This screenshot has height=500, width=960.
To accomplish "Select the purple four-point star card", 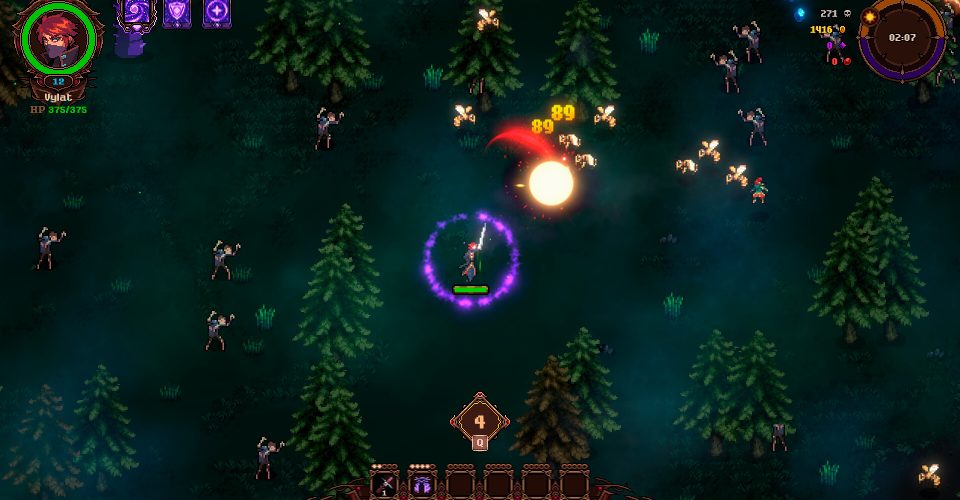I will pos(216,12).
